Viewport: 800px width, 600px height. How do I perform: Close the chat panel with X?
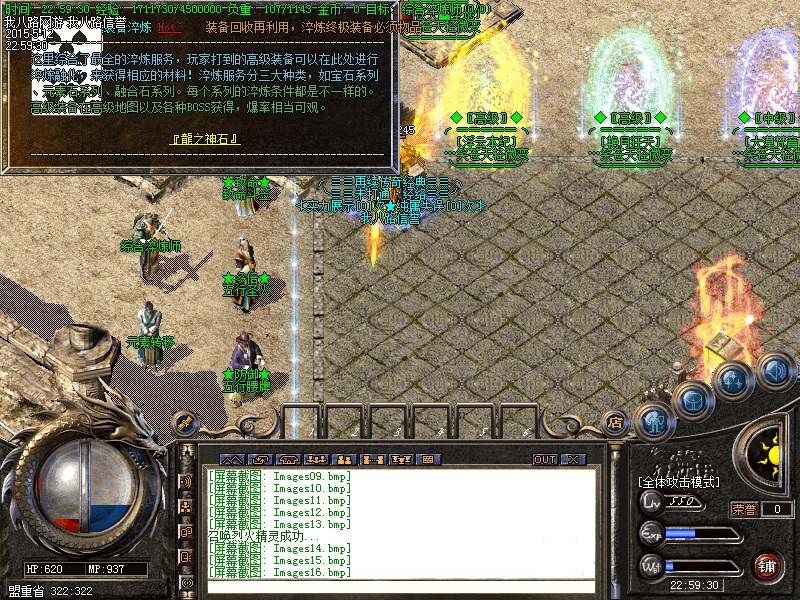pos(573,459)
